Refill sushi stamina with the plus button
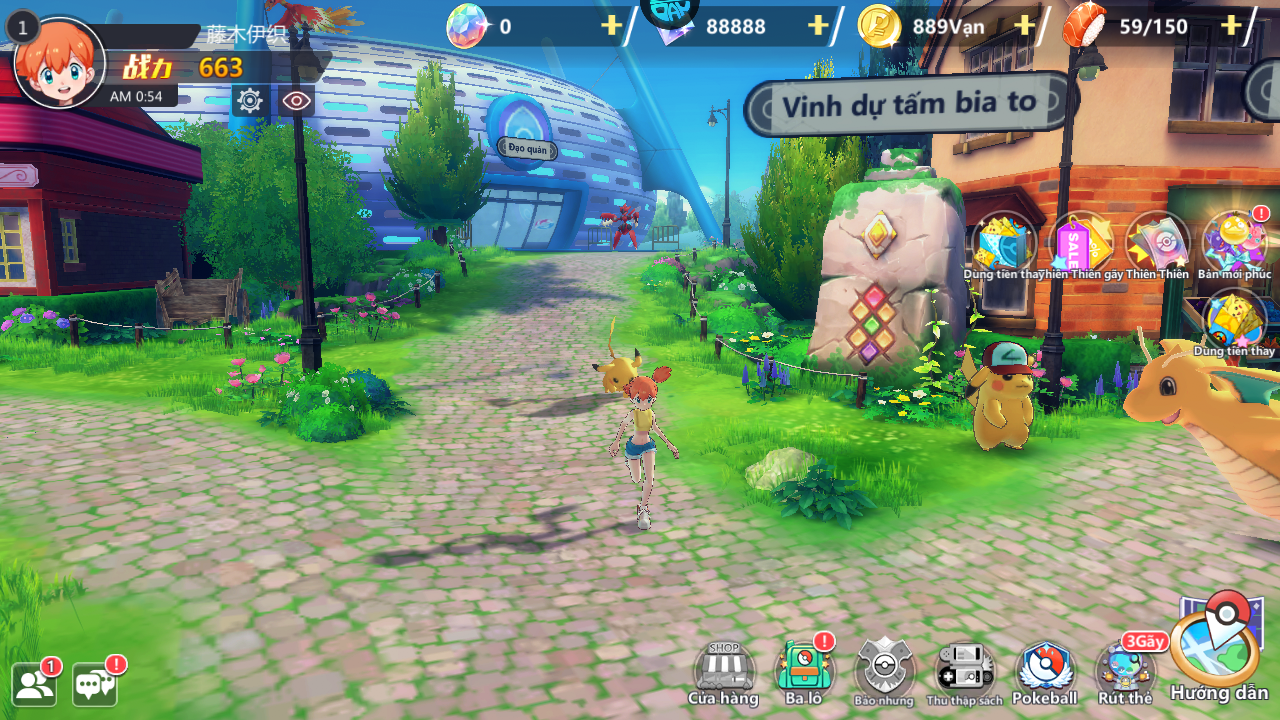The width and height of the screenshot is (1280, 720). pos(1231,26)
